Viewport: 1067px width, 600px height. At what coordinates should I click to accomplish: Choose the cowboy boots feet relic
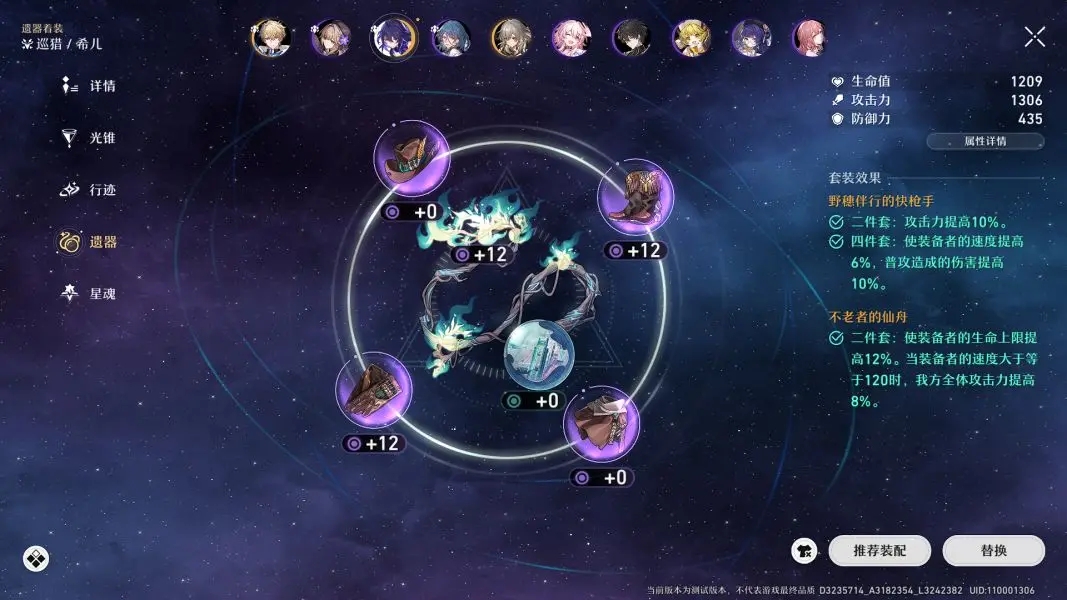point(635,196)
